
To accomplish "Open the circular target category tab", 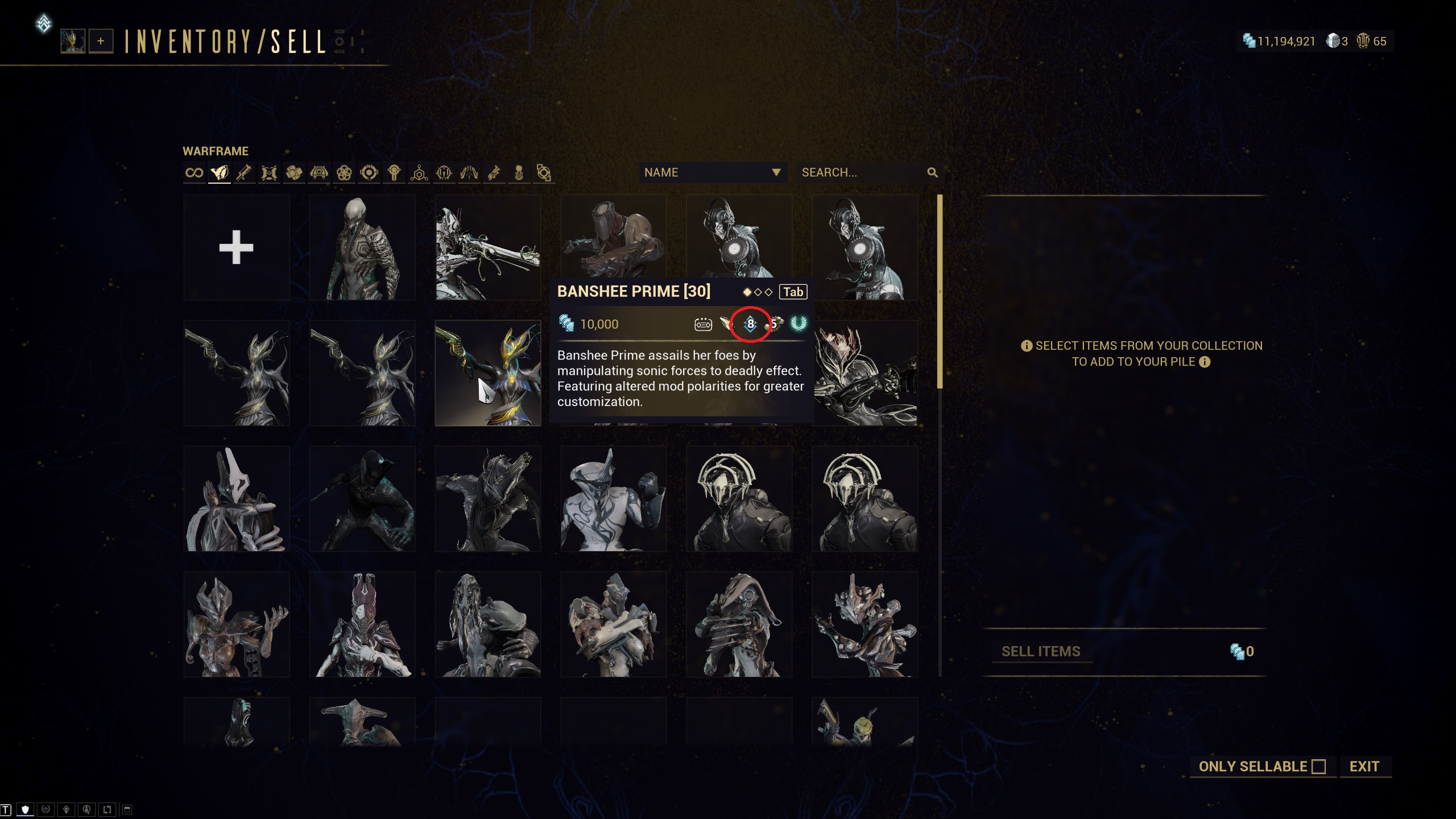I will pos(369,172).
